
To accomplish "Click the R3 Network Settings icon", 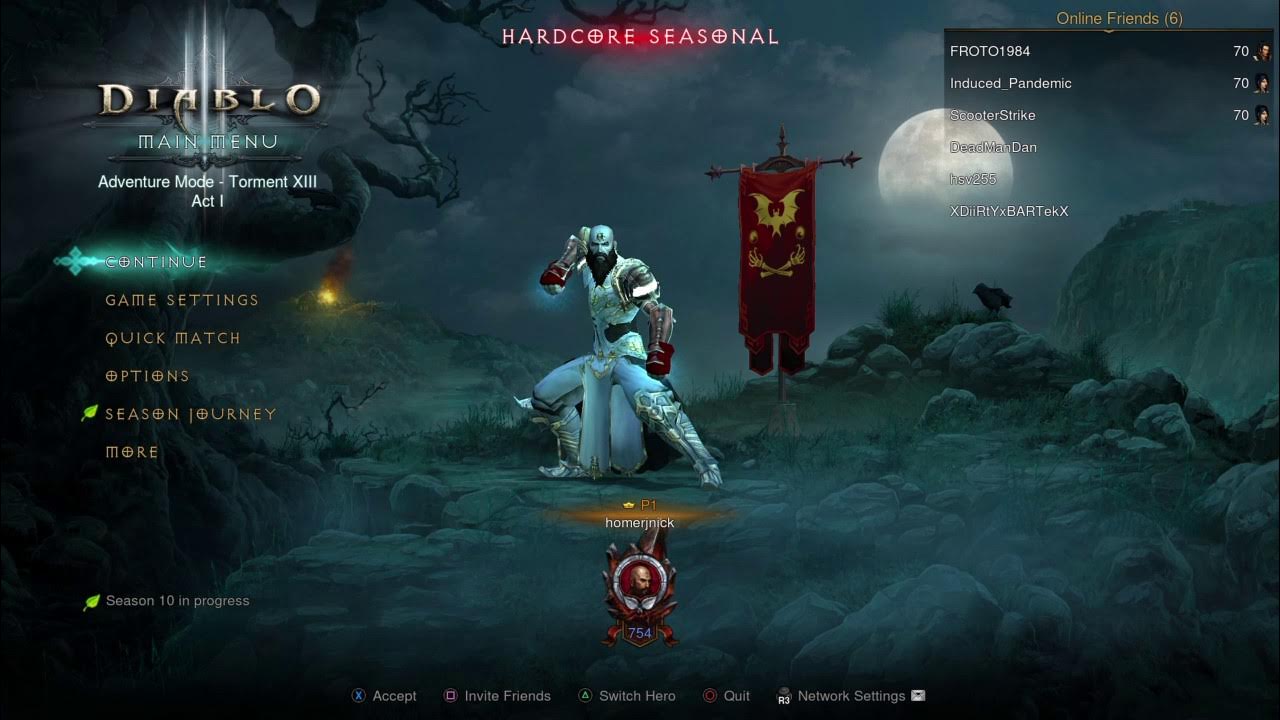I will coord(784,696).
